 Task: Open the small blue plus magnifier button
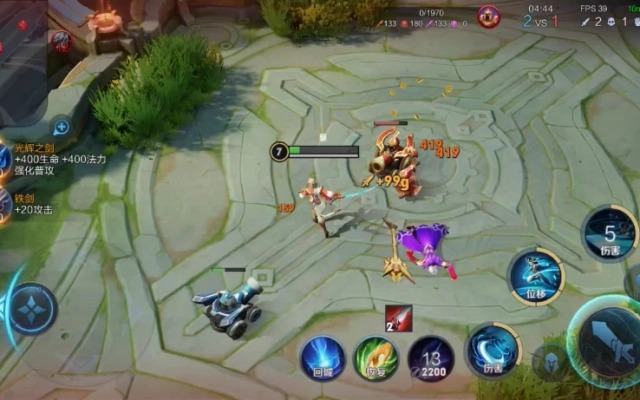pos(61,127)
